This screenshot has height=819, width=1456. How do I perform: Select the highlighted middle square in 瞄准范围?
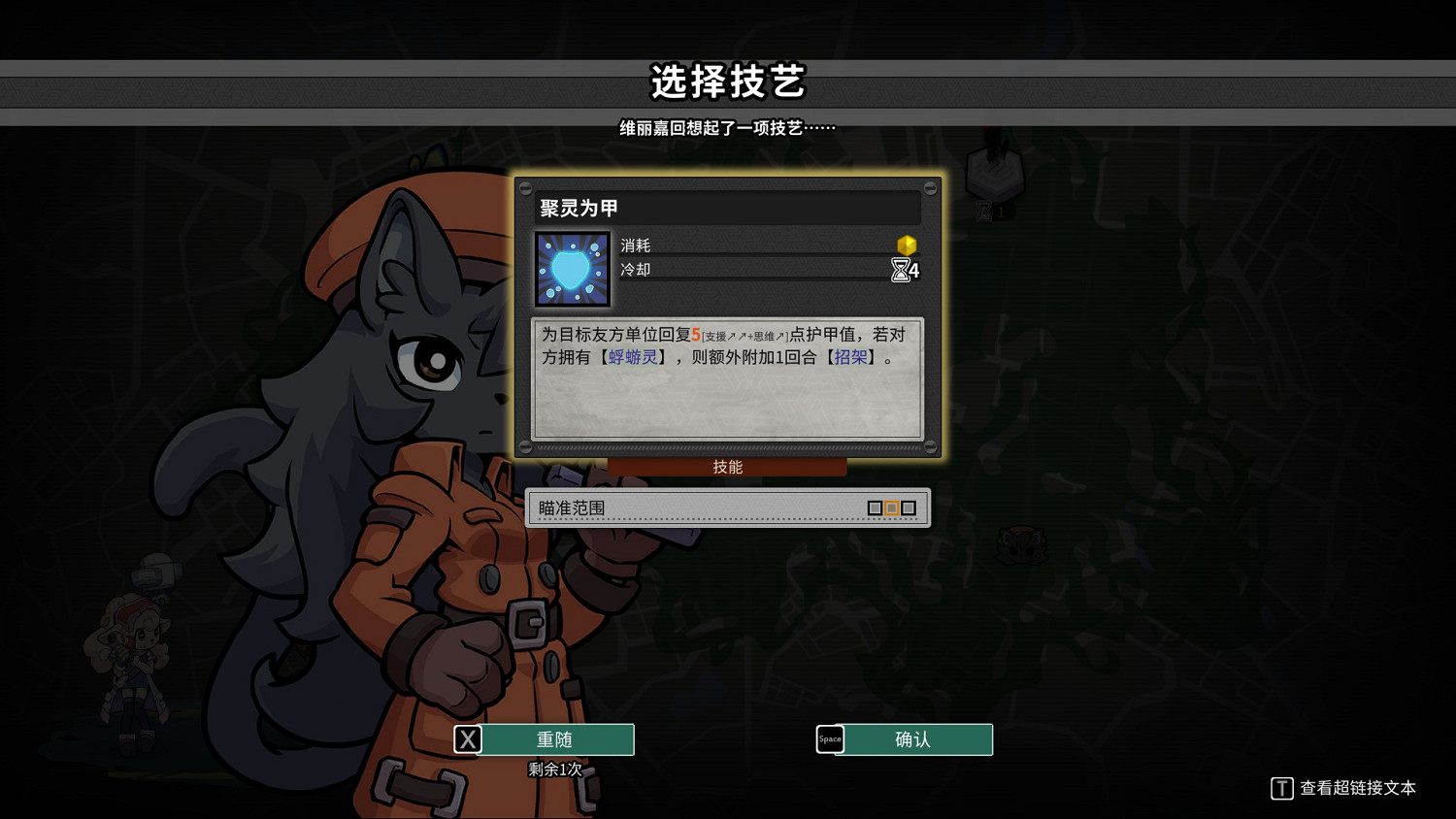[892, 508]
